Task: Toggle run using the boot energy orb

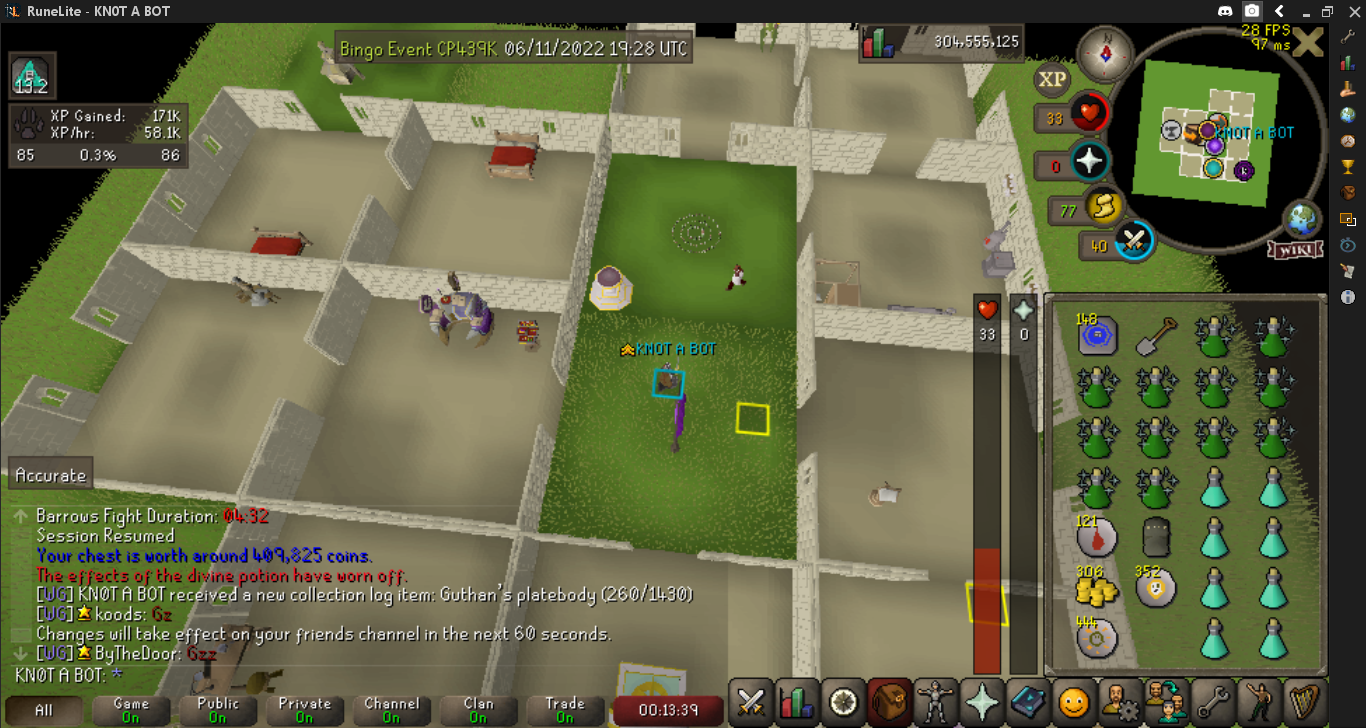Action: 1103,207
